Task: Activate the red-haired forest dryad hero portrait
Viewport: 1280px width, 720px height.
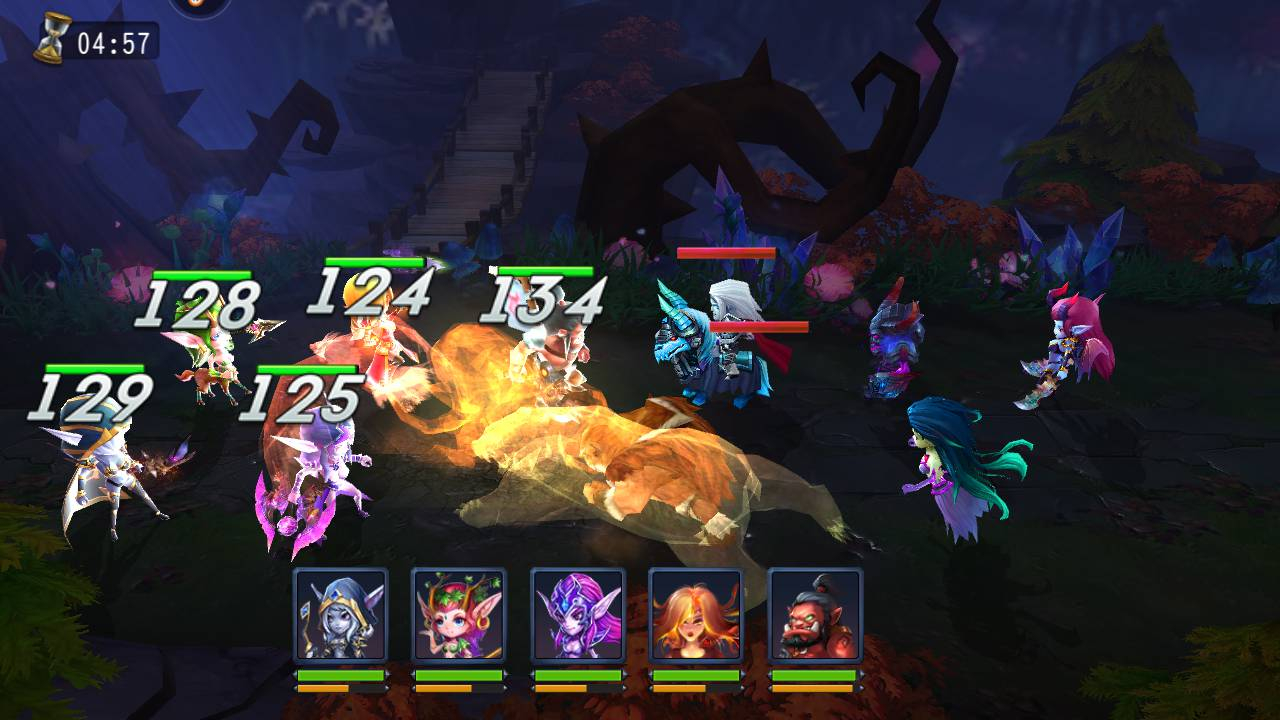Action: click(459, 614)
